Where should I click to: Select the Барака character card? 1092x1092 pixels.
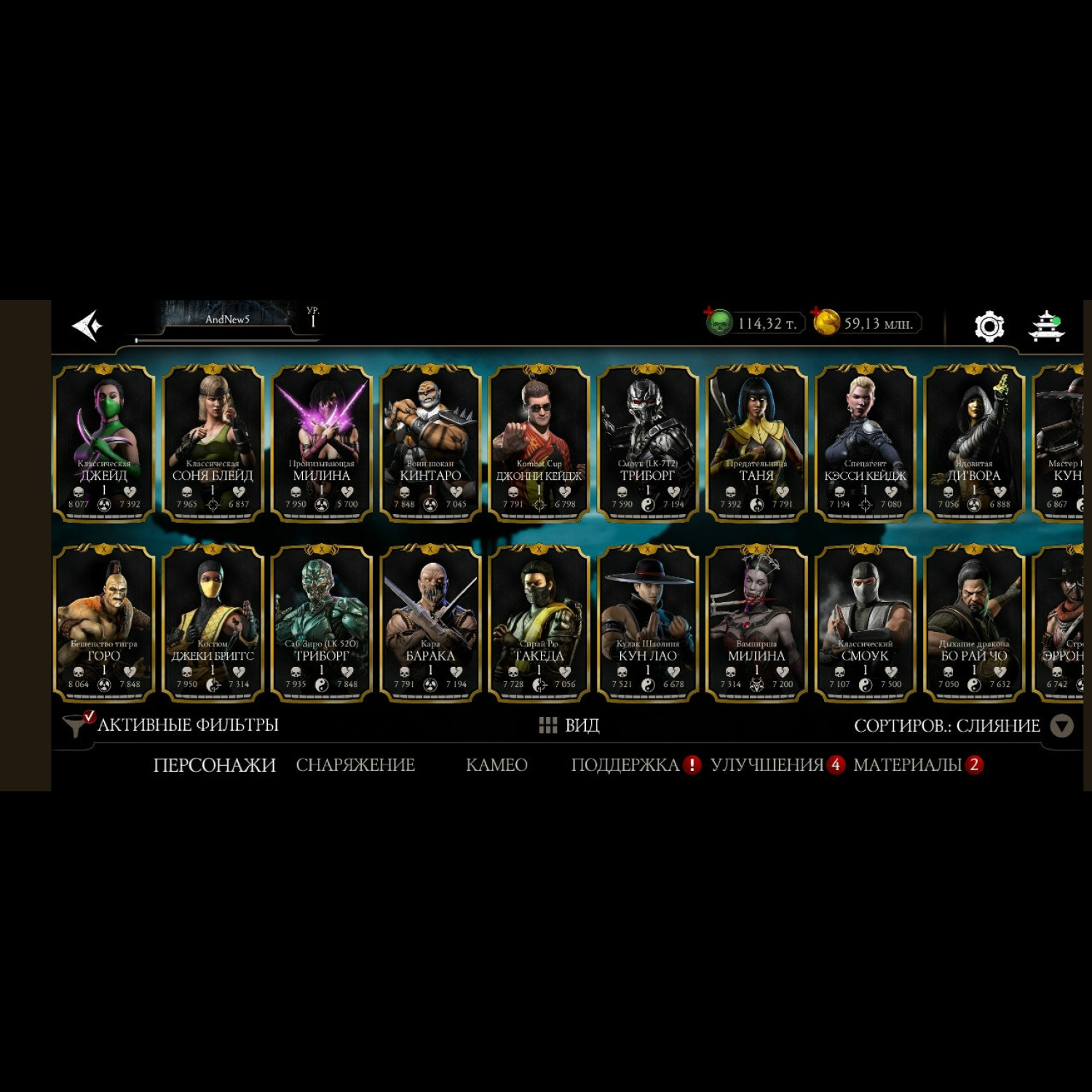click(x=430, y=623)
